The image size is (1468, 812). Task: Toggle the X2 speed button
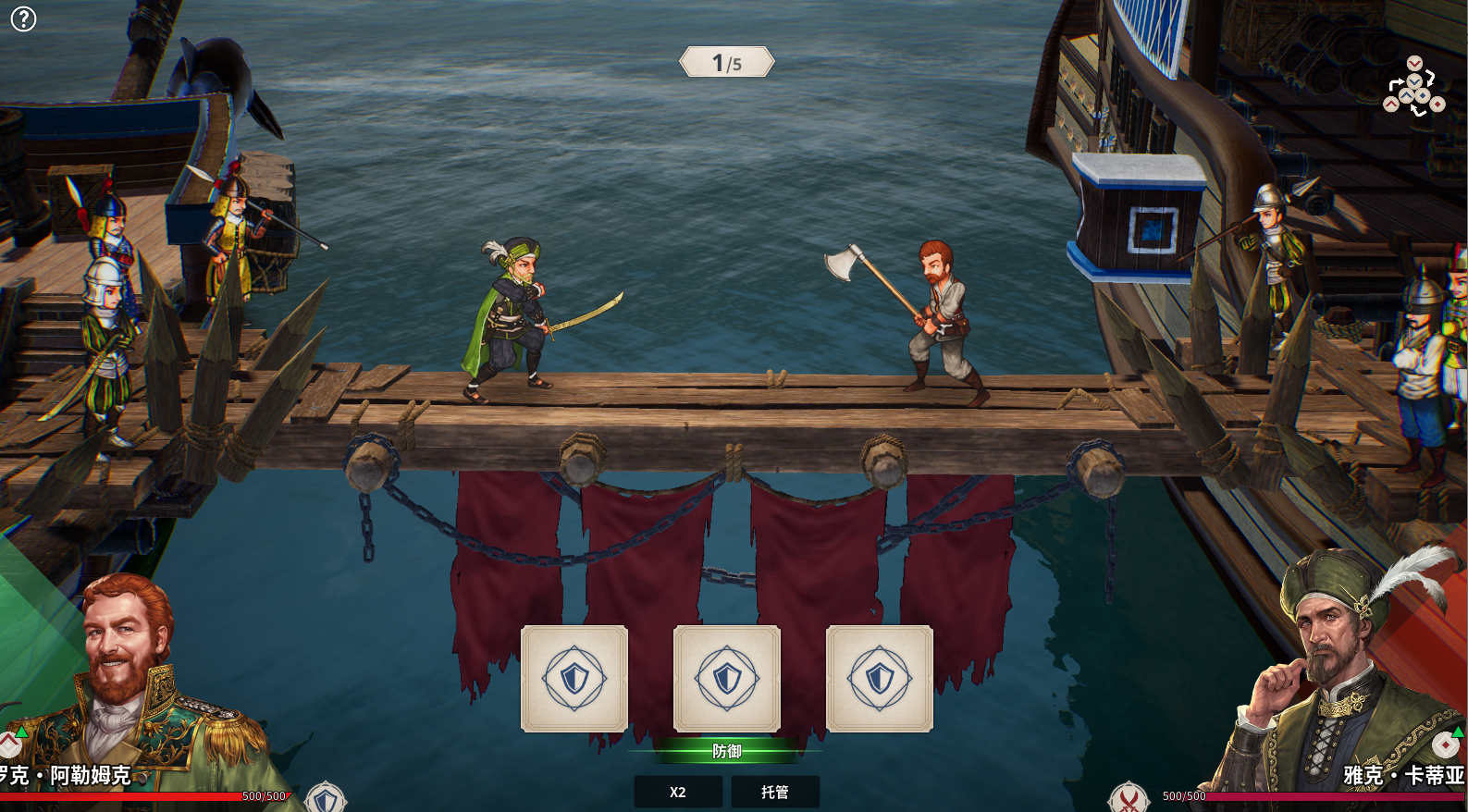(678, 792)
